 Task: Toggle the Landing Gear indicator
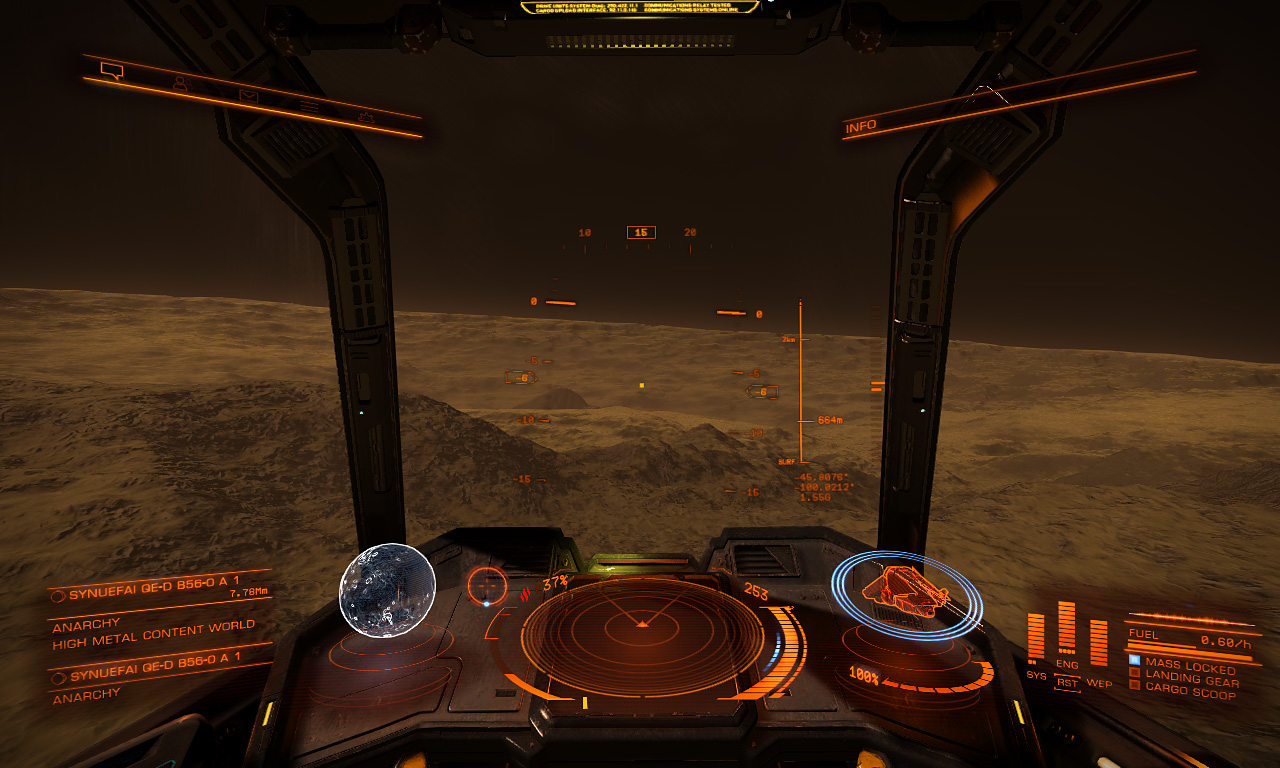[1191, 680]
